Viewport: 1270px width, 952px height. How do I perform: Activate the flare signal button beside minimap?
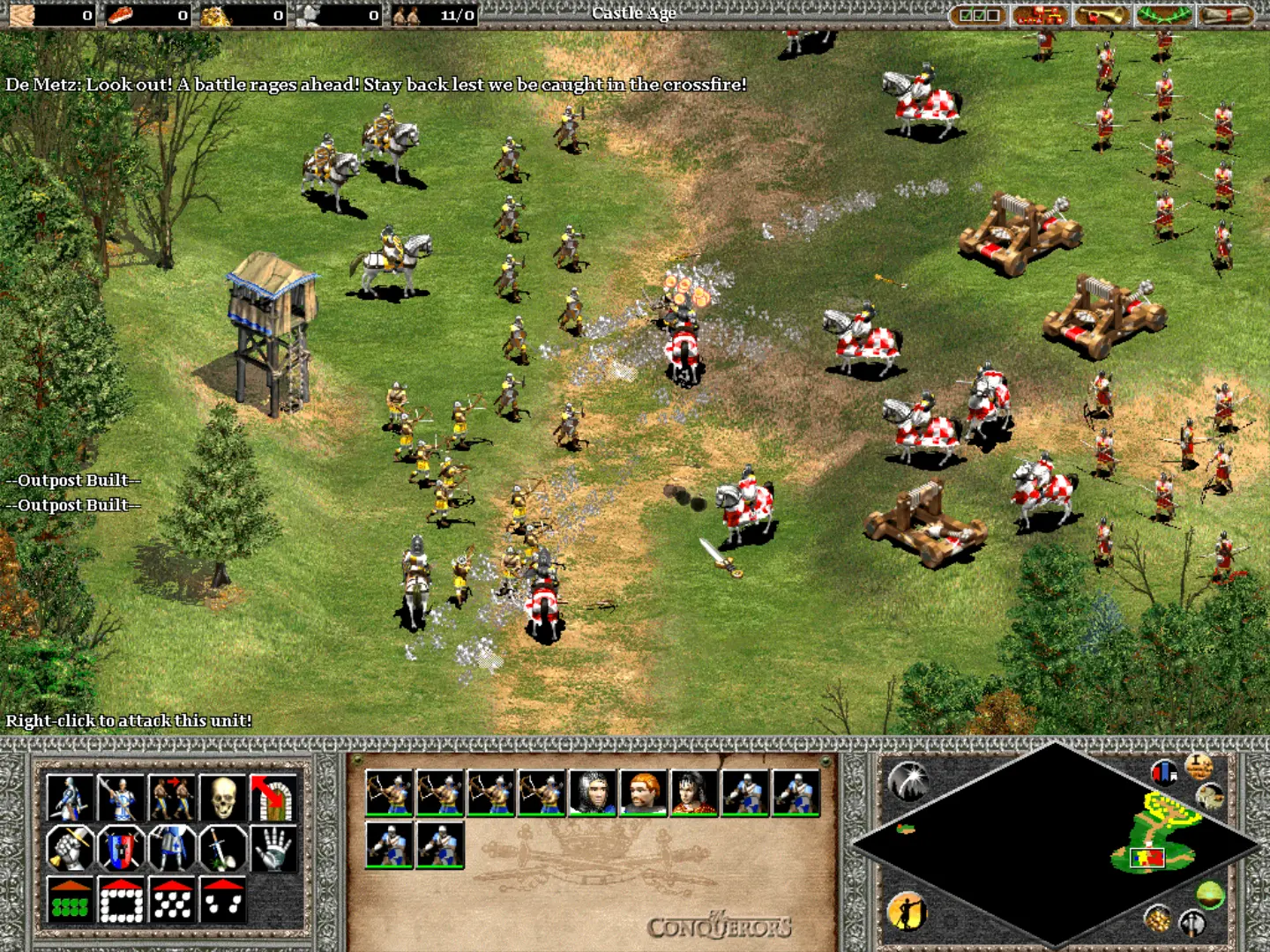[908, 779]
